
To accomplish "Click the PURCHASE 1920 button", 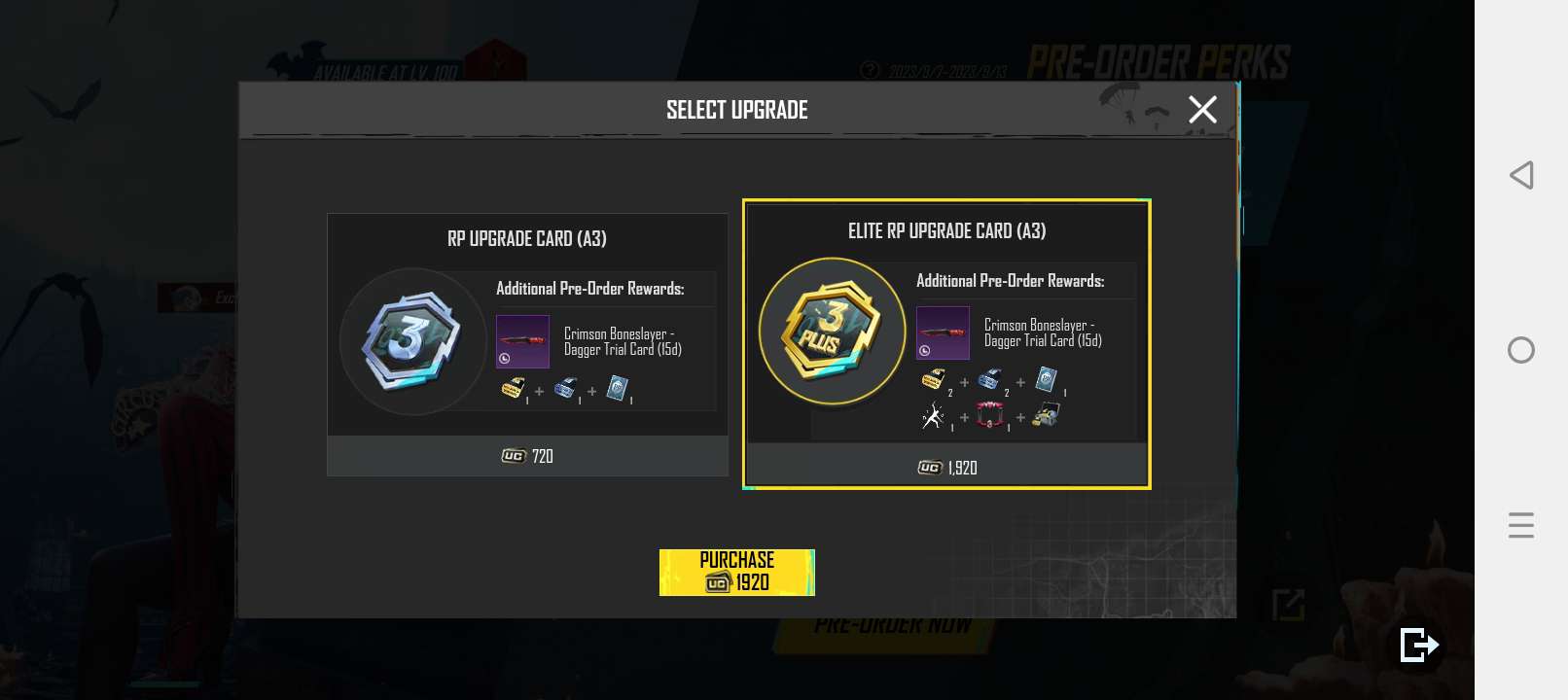I will point(736,572).
